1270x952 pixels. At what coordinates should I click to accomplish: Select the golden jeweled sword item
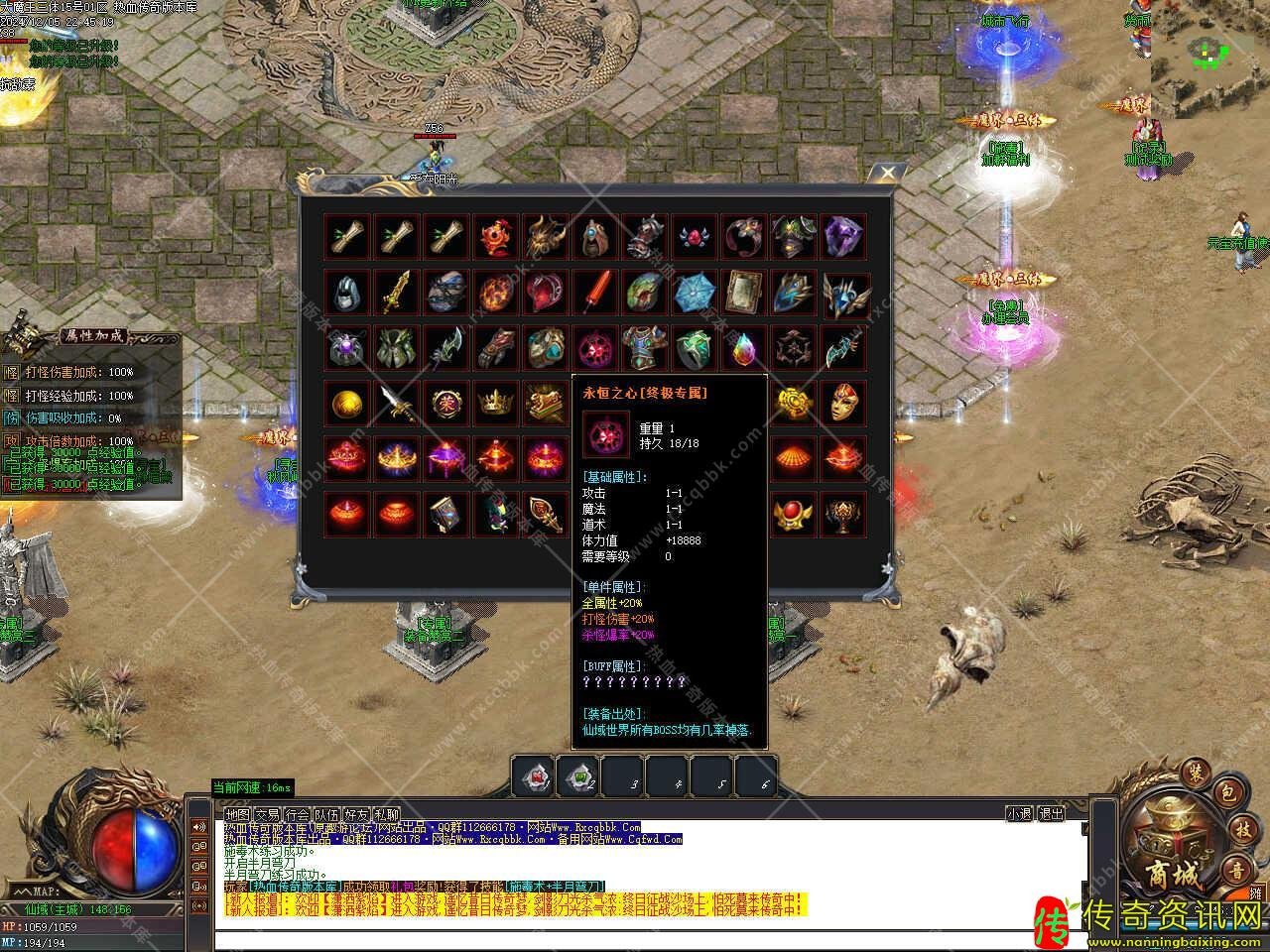(398, 293)
